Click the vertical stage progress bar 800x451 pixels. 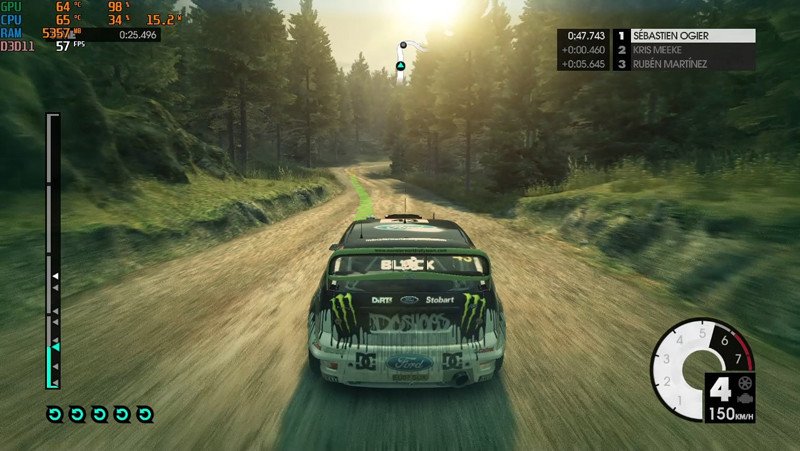point(53,250)
